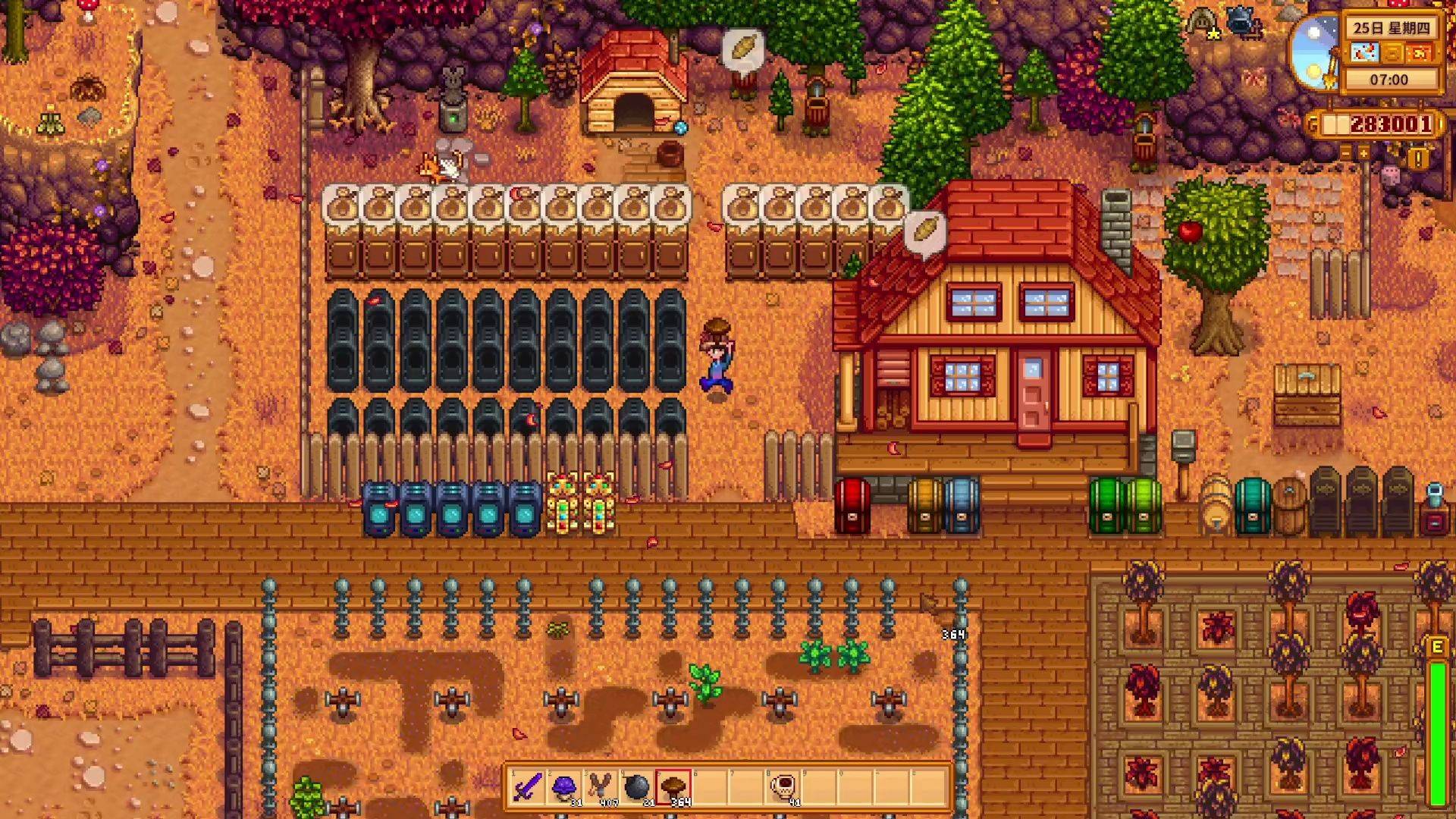The height and width of the screenshot is (819, 1456).
Task: Choose the slingshot in the hotbar
Action: point(600,787)
